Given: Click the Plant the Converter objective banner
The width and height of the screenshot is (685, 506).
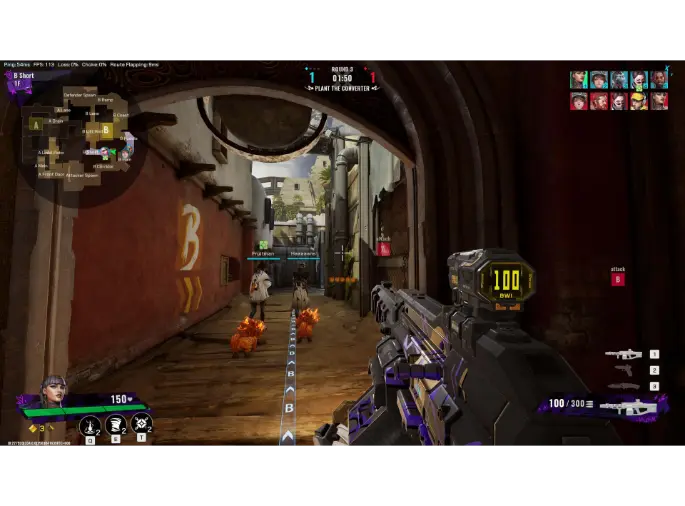Looking at the screenshot, I should point(341,88).
